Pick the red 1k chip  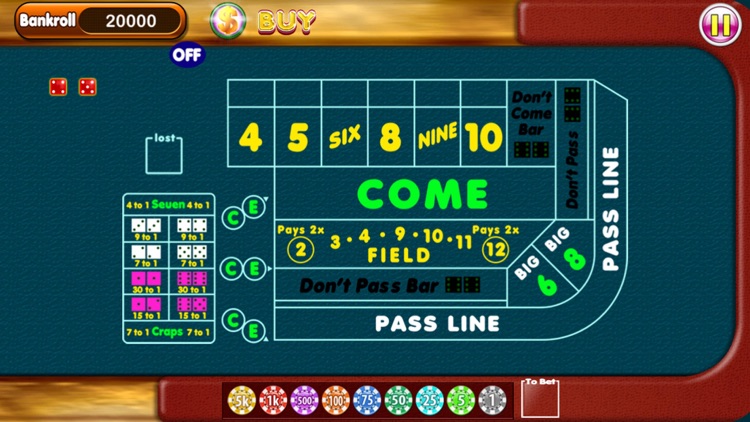pyautogui.click(x=273, y=400)
